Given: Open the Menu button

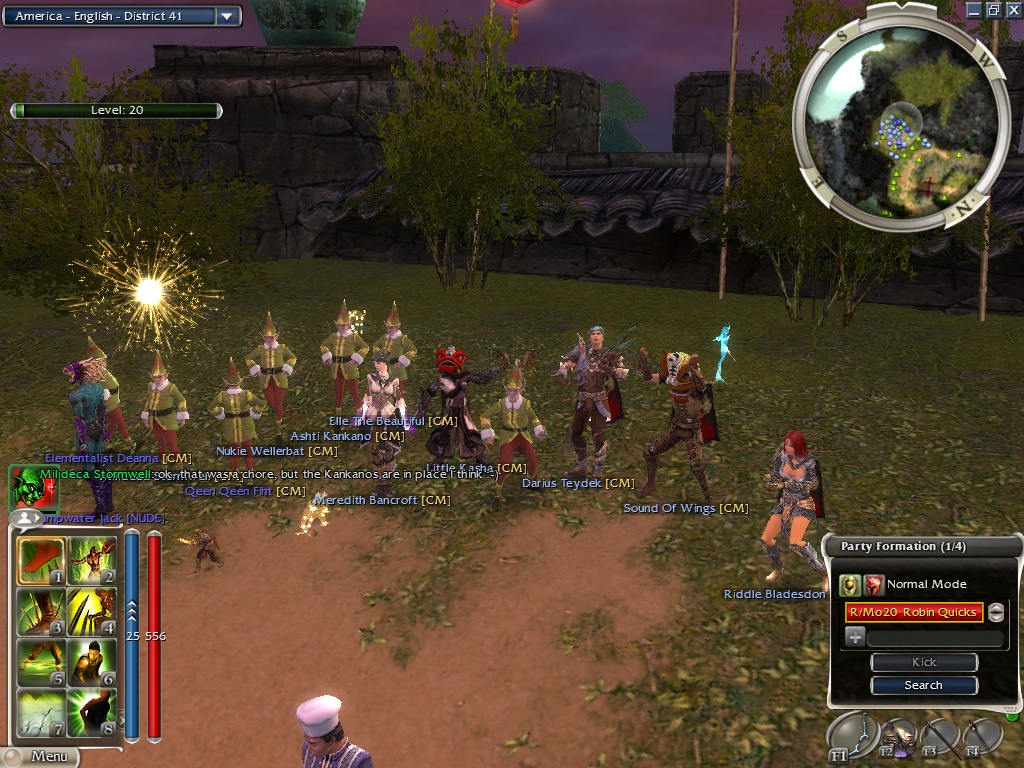Looking at the screenshot, I should click(48, 756).
